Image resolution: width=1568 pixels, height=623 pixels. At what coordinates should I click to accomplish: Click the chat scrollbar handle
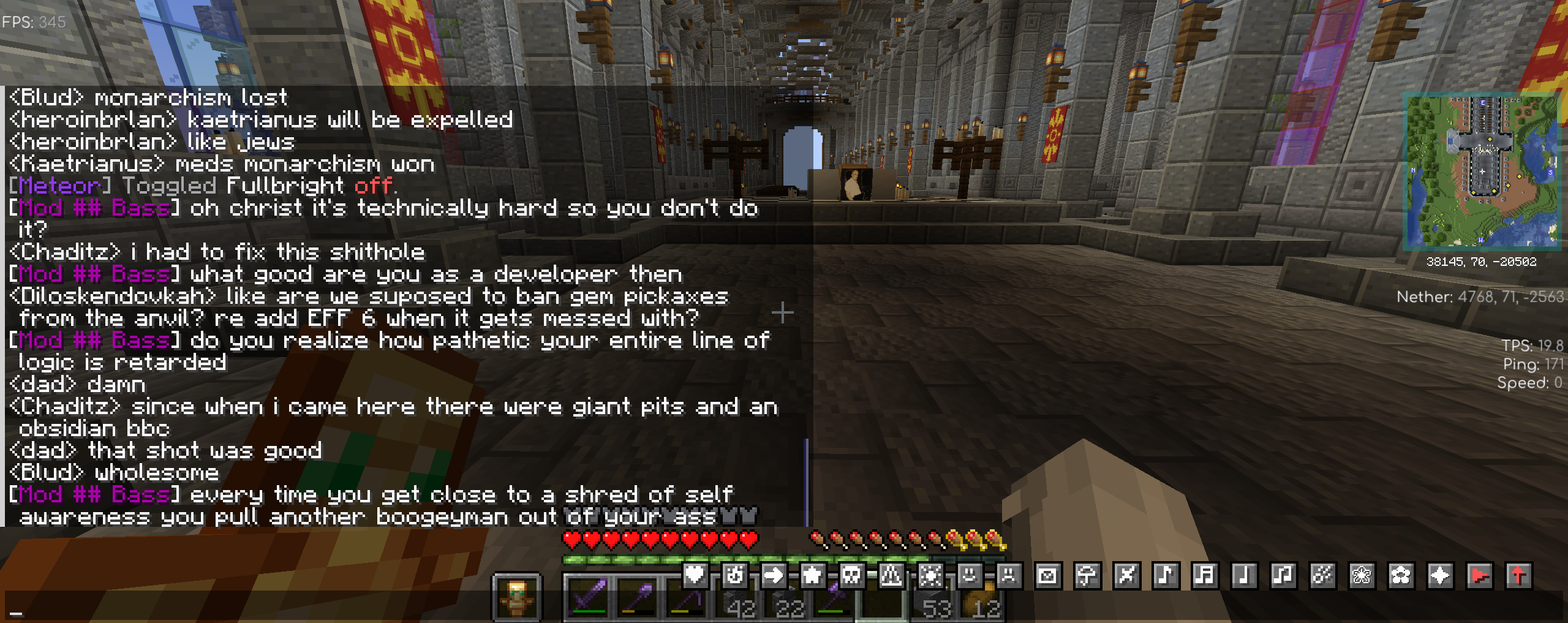pos(806,481)
